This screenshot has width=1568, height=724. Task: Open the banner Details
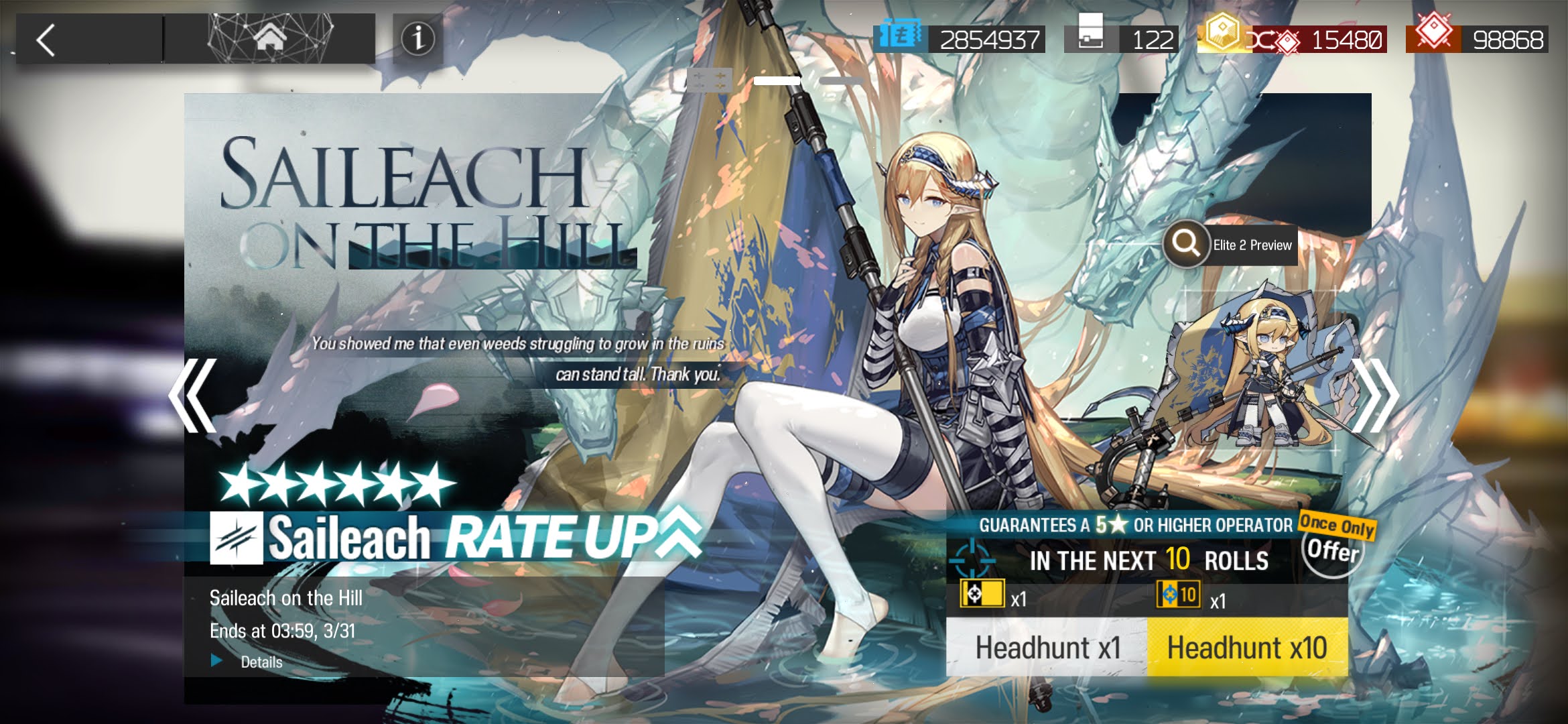click(260, 662)
